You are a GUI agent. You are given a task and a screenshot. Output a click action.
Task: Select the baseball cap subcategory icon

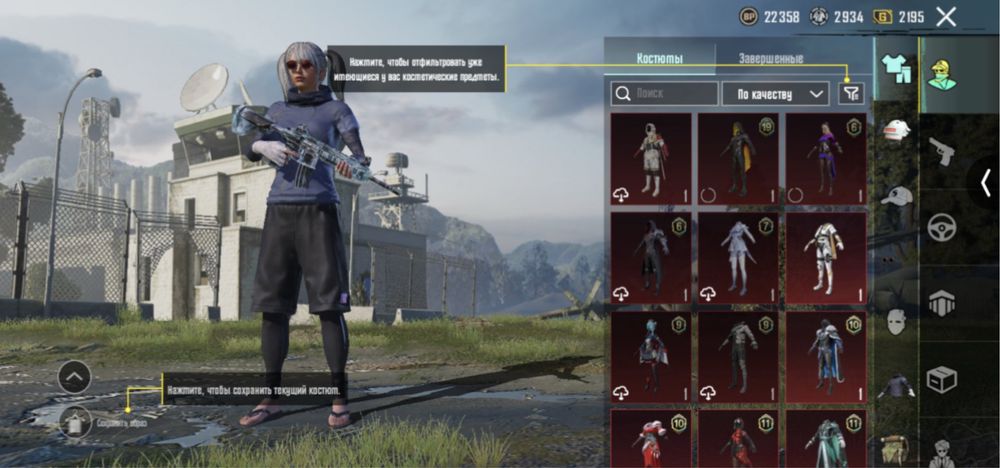point(897,196)
